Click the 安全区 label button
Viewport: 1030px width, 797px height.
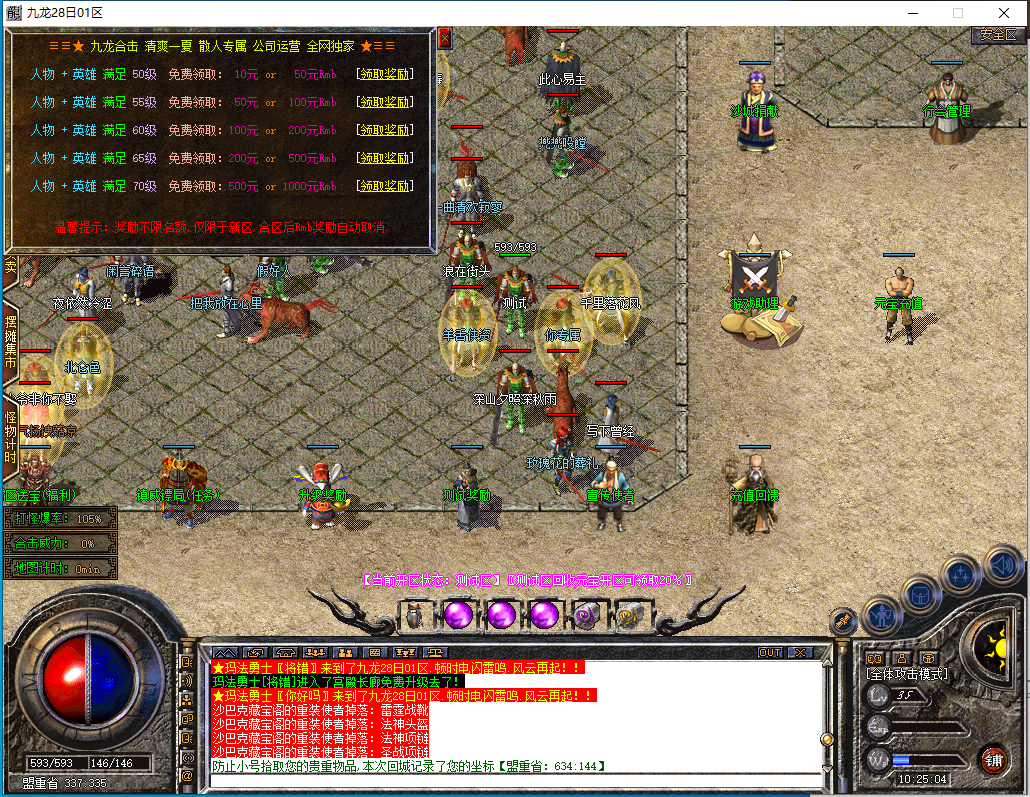(x=997, y=35)
